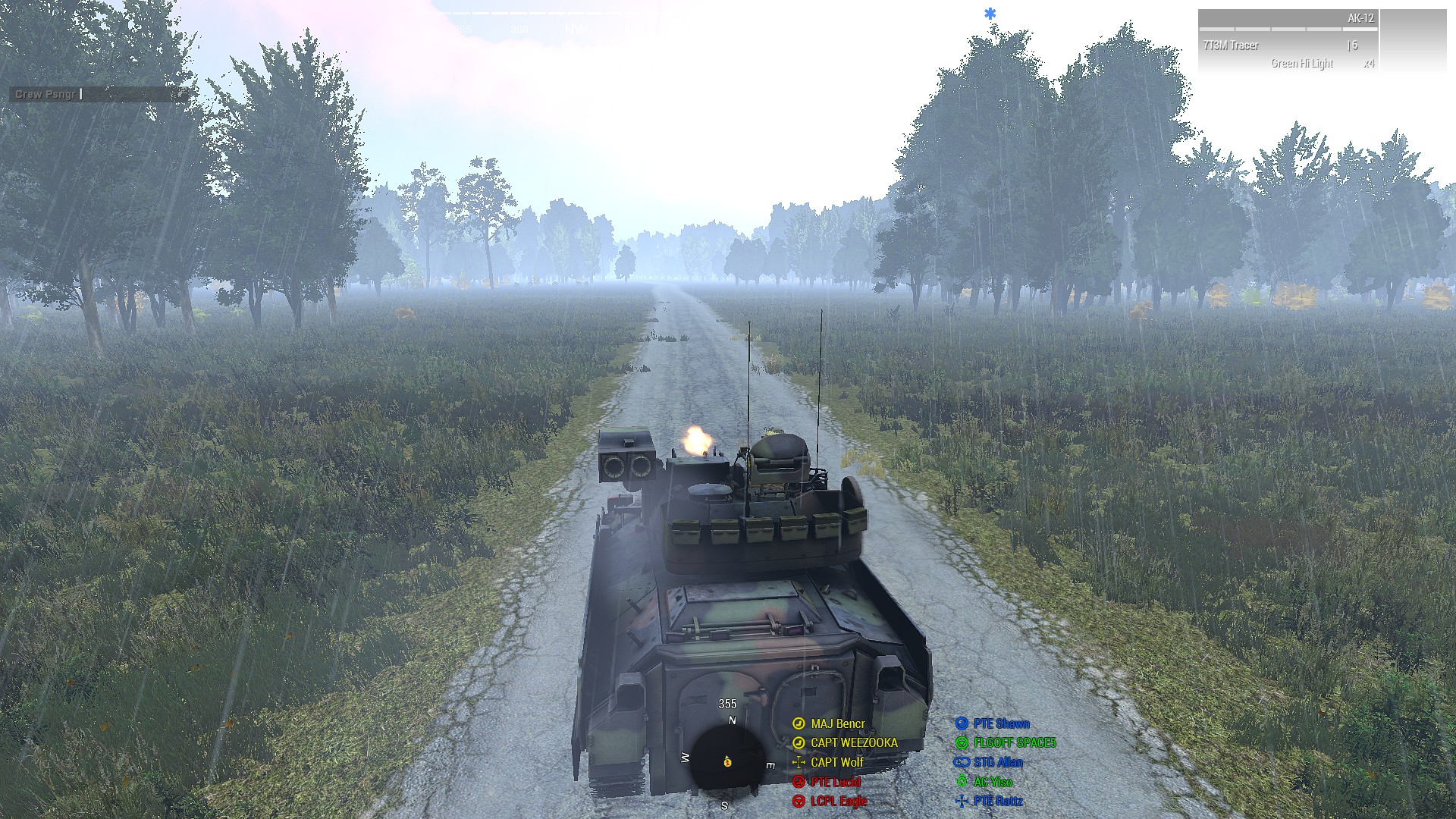The image size is (1456, 819).
Task: Select STG Allan's binoculars icon
Action: pyautogui.click(x=960, y=762)
